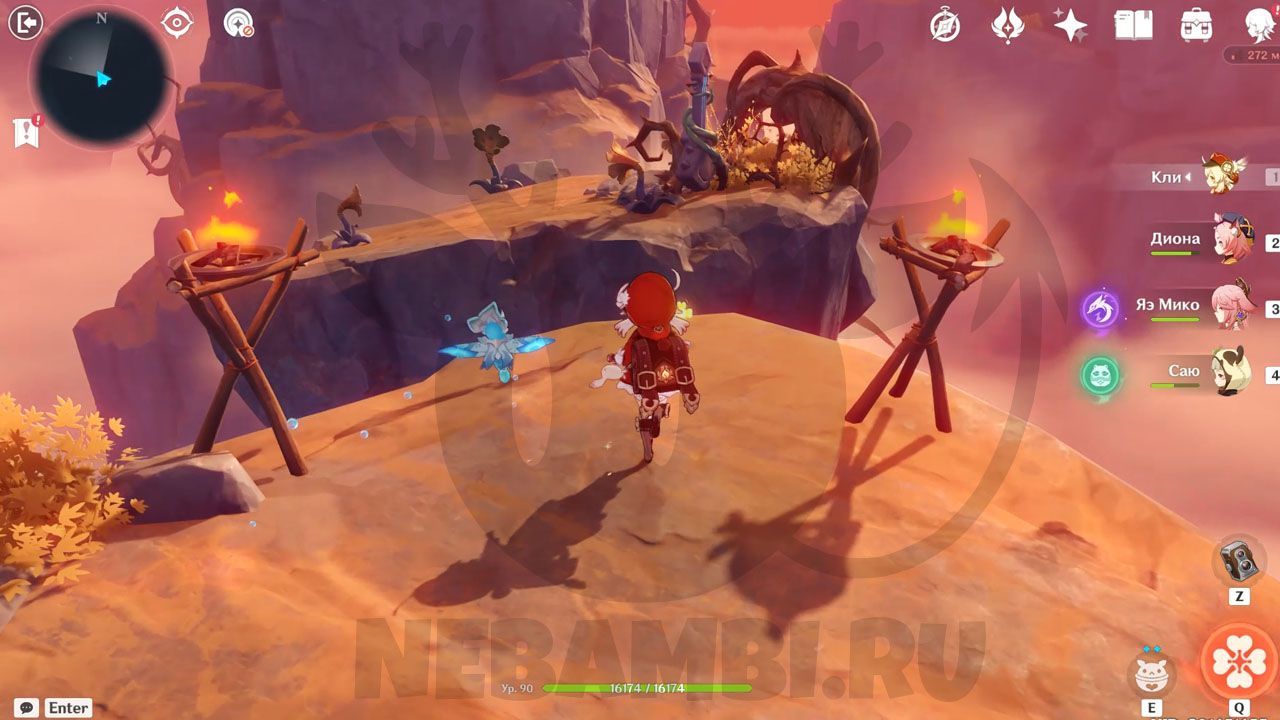Open the eye-shaped tracking icon
The height and width of the screenshot is (720, 1280).
[x=177, y=22]
